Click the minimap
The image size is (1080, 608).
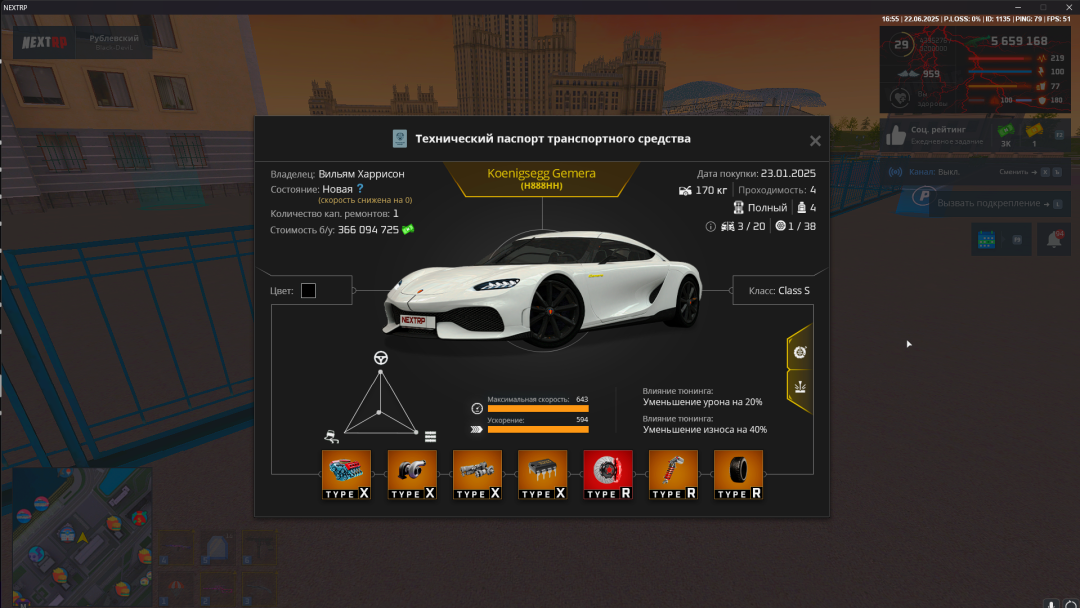80,535
